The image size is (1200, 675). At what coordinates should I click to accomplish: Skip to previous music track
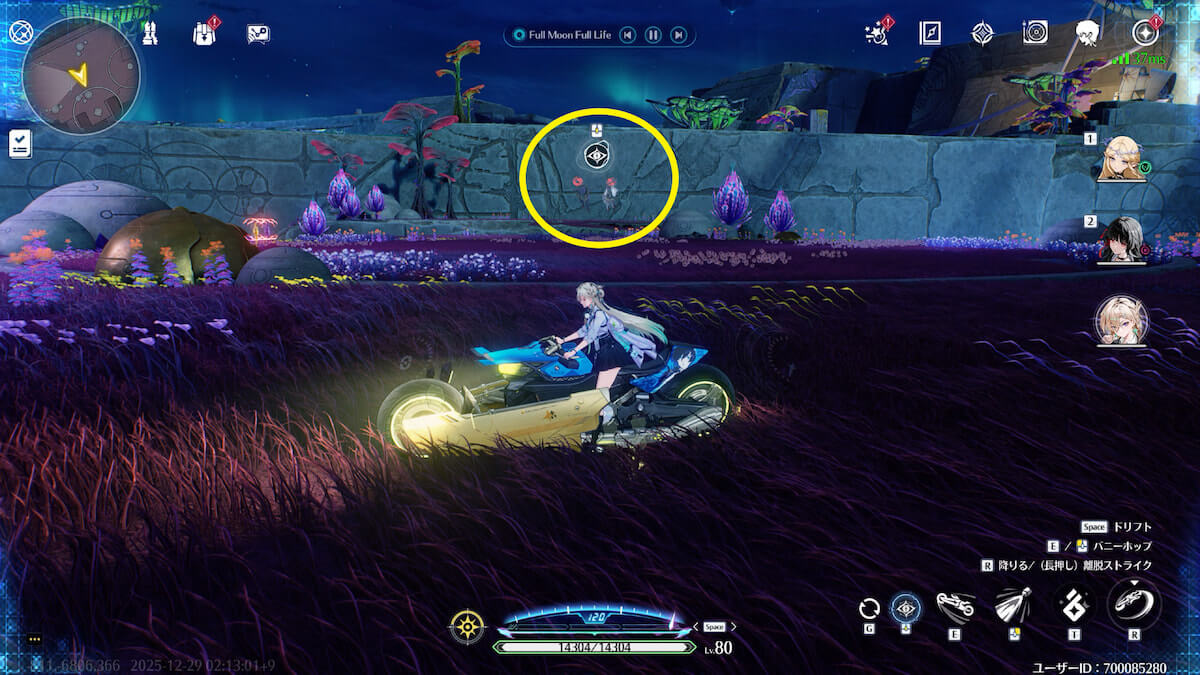[x=627, y=35]
